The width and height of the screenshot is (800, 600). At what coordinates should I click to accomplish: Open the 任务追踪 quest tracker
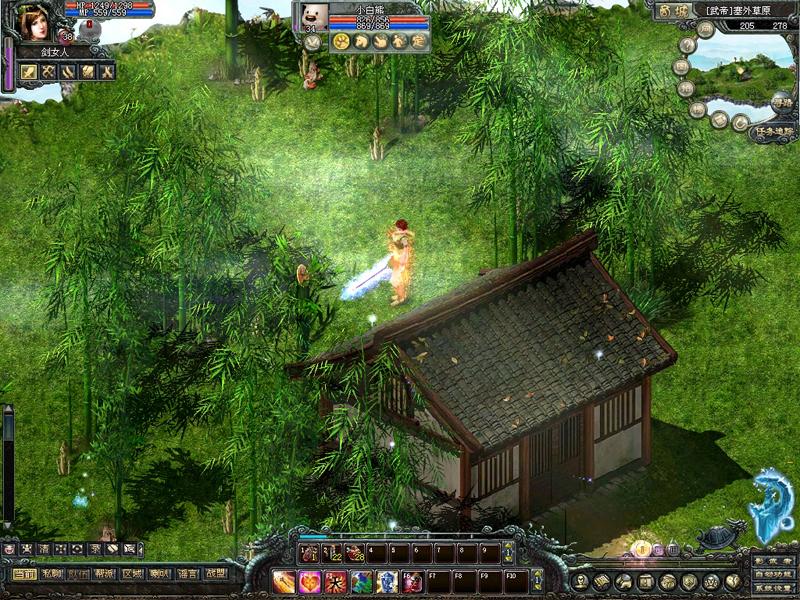[774, 132]
